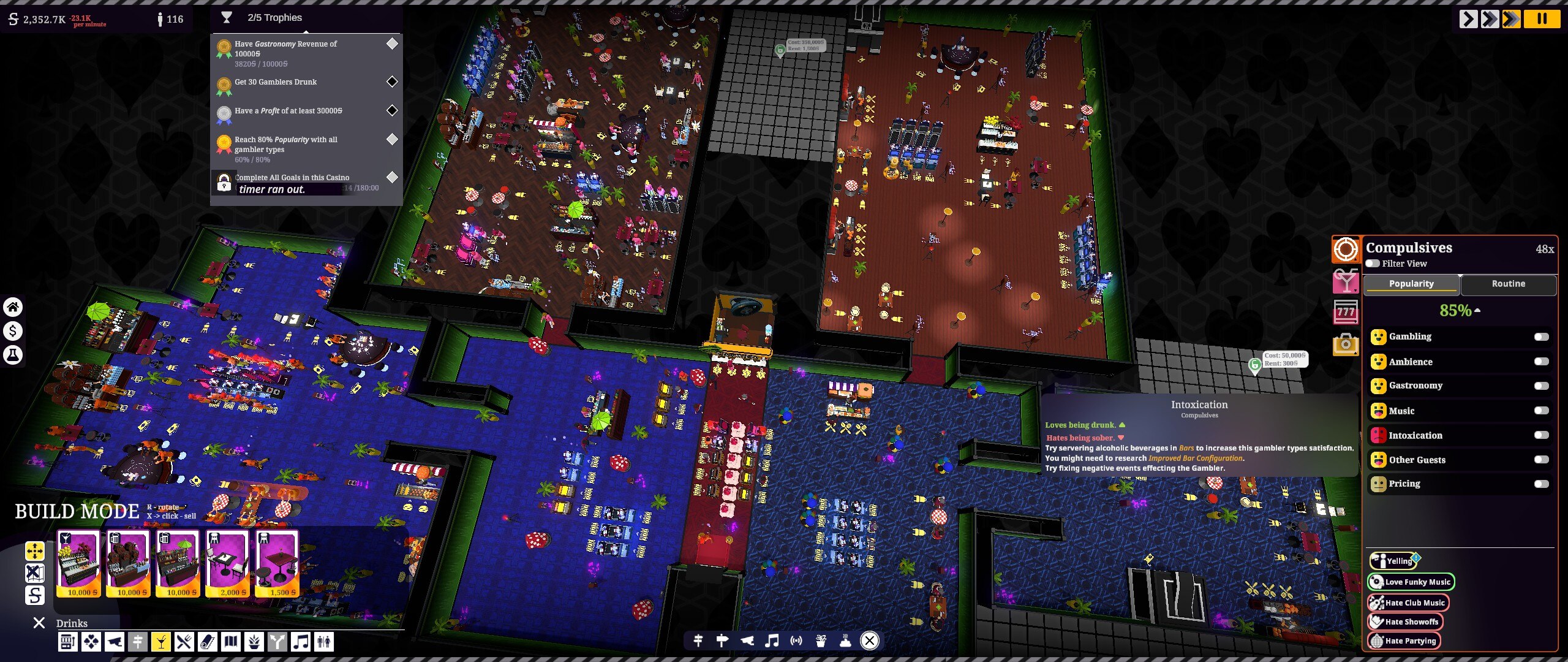
Task: Toggle the Gambling popularity switch
Action: 1540,337
